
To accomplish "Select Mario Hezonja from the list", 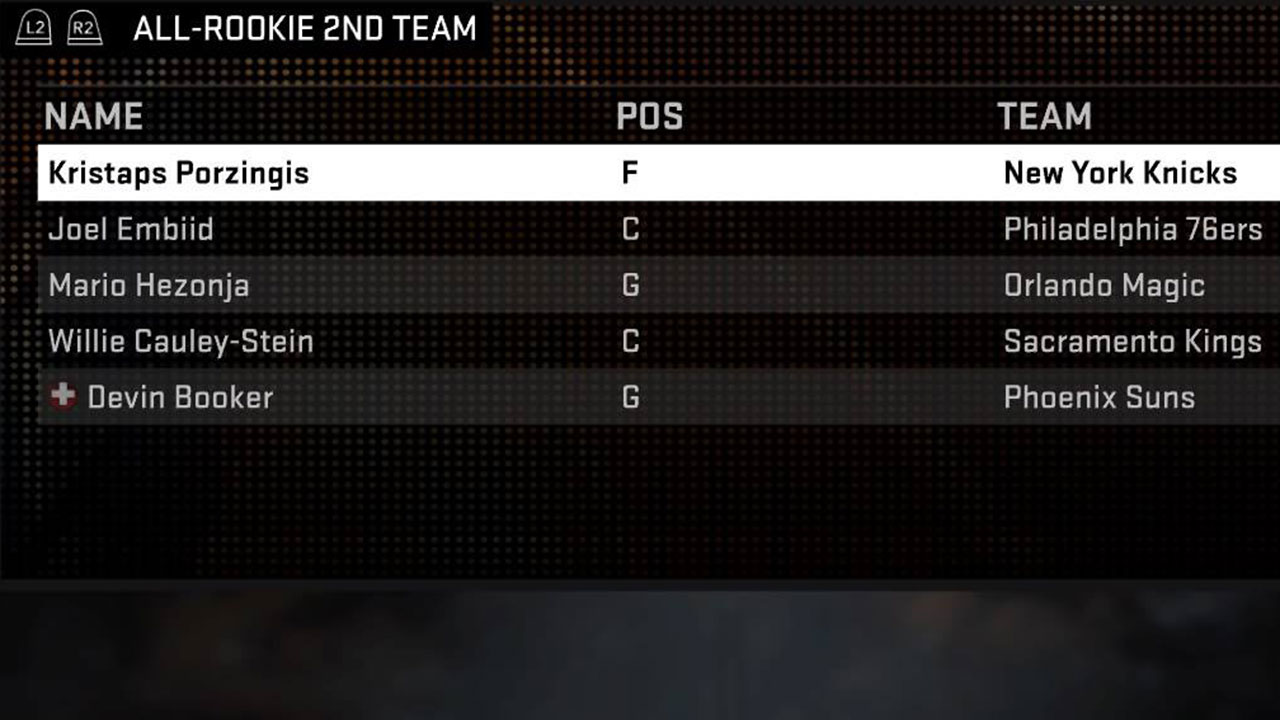I will point(147,285).
